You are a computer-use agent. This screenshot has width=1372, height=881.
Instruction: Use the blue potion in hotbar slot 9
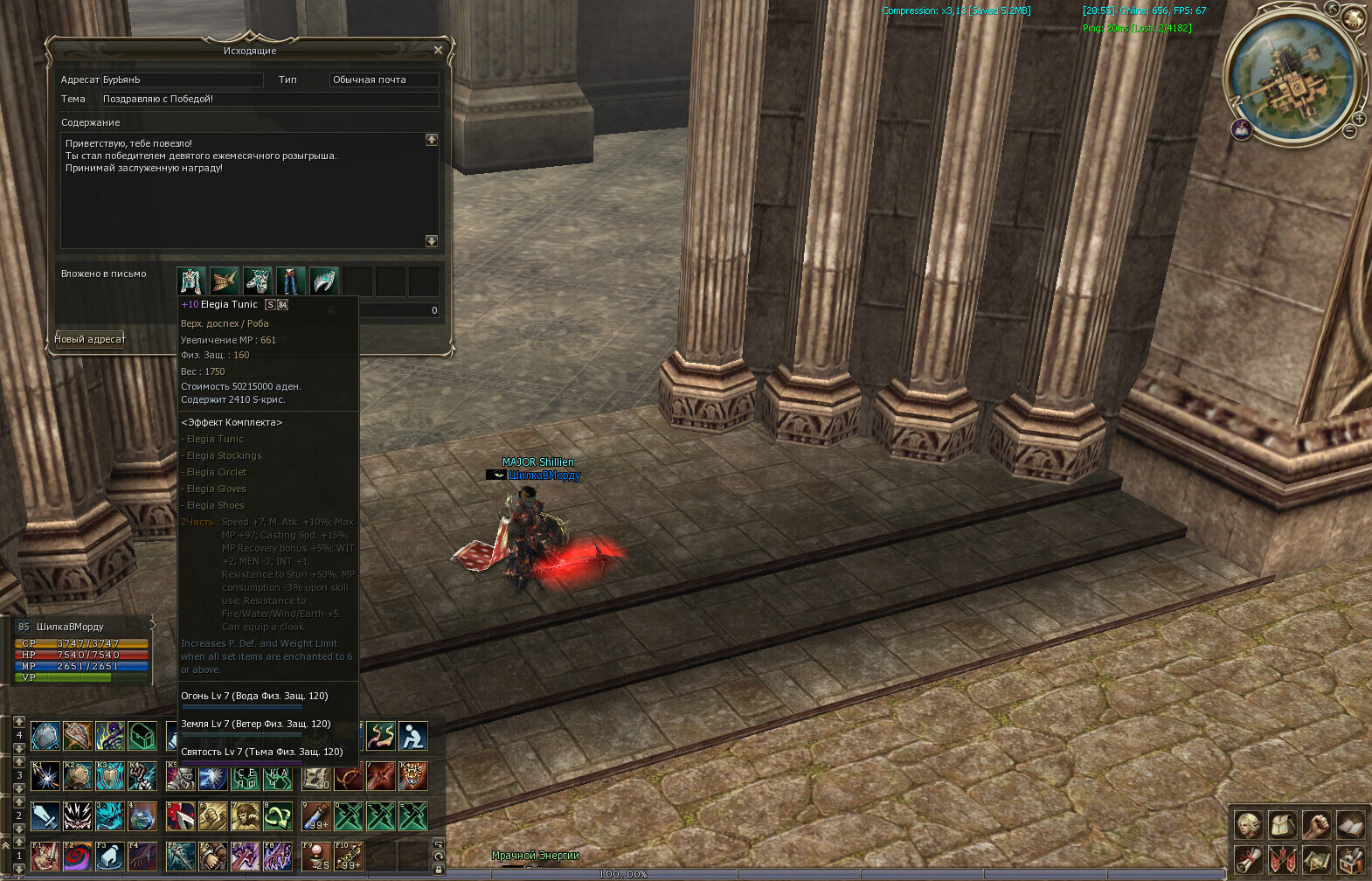pyautogui.click(x=316, y=816)
